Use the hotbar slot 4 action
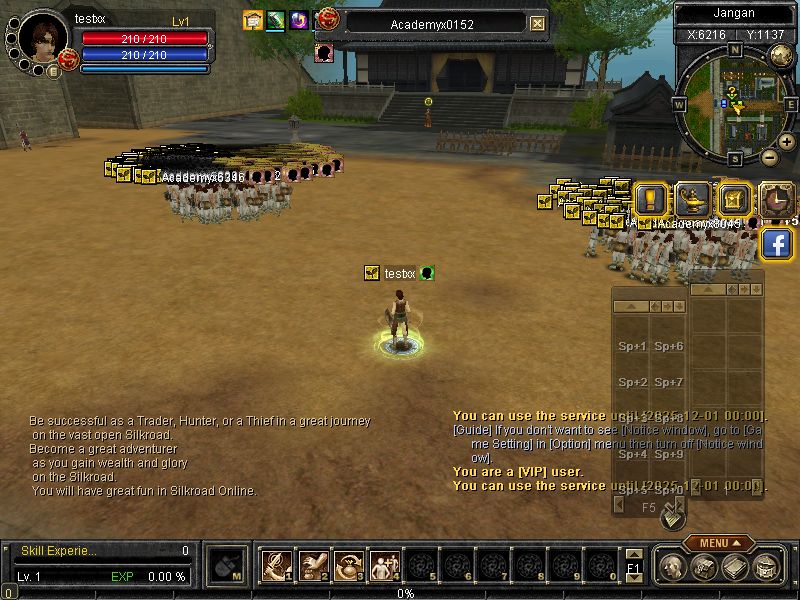The width and height of the screenshot is (800, 600). click(x=383, y=566)
